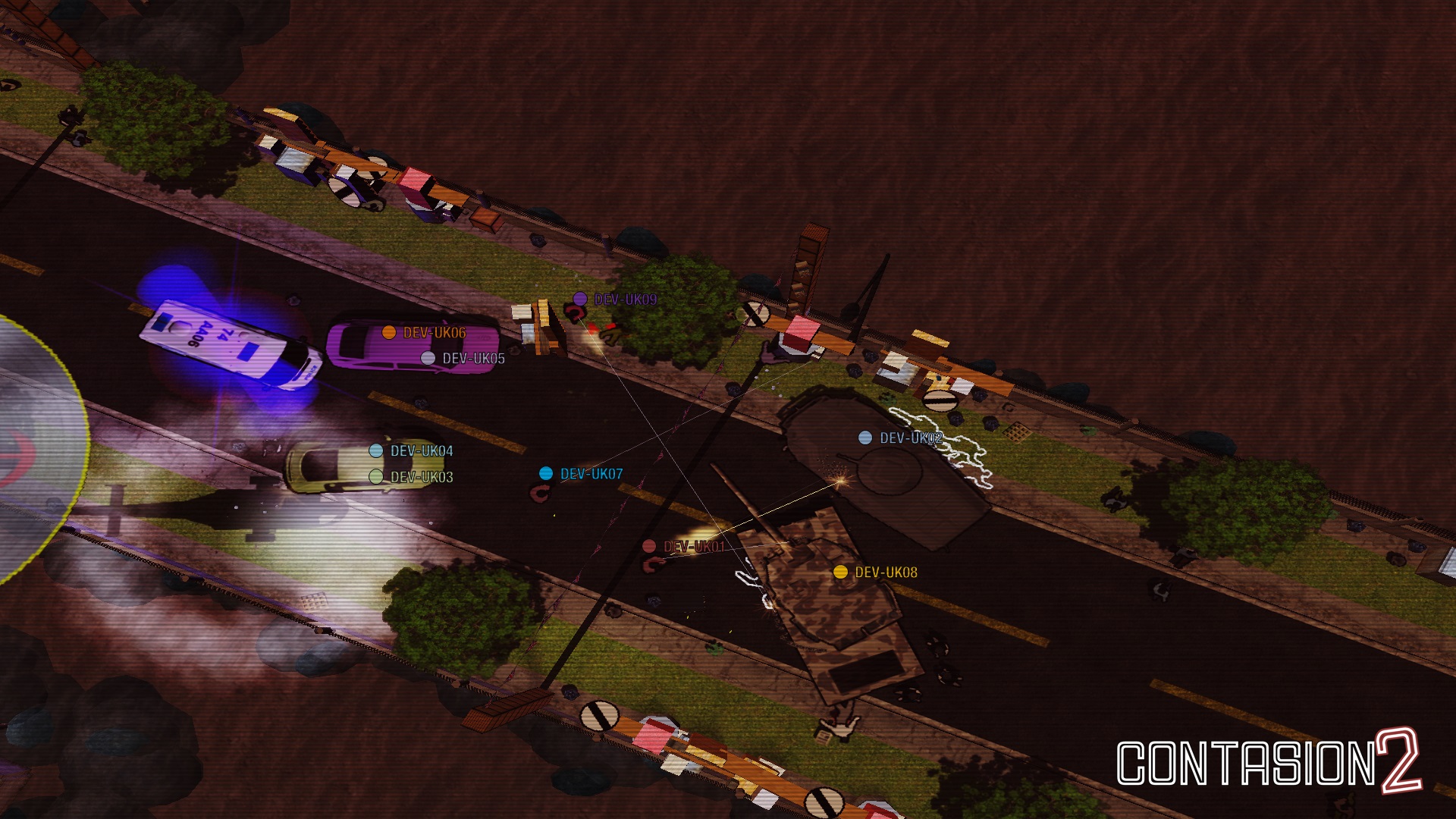
Task: Click the DEV-UK06 name text
Action: (x=435, y=331)
